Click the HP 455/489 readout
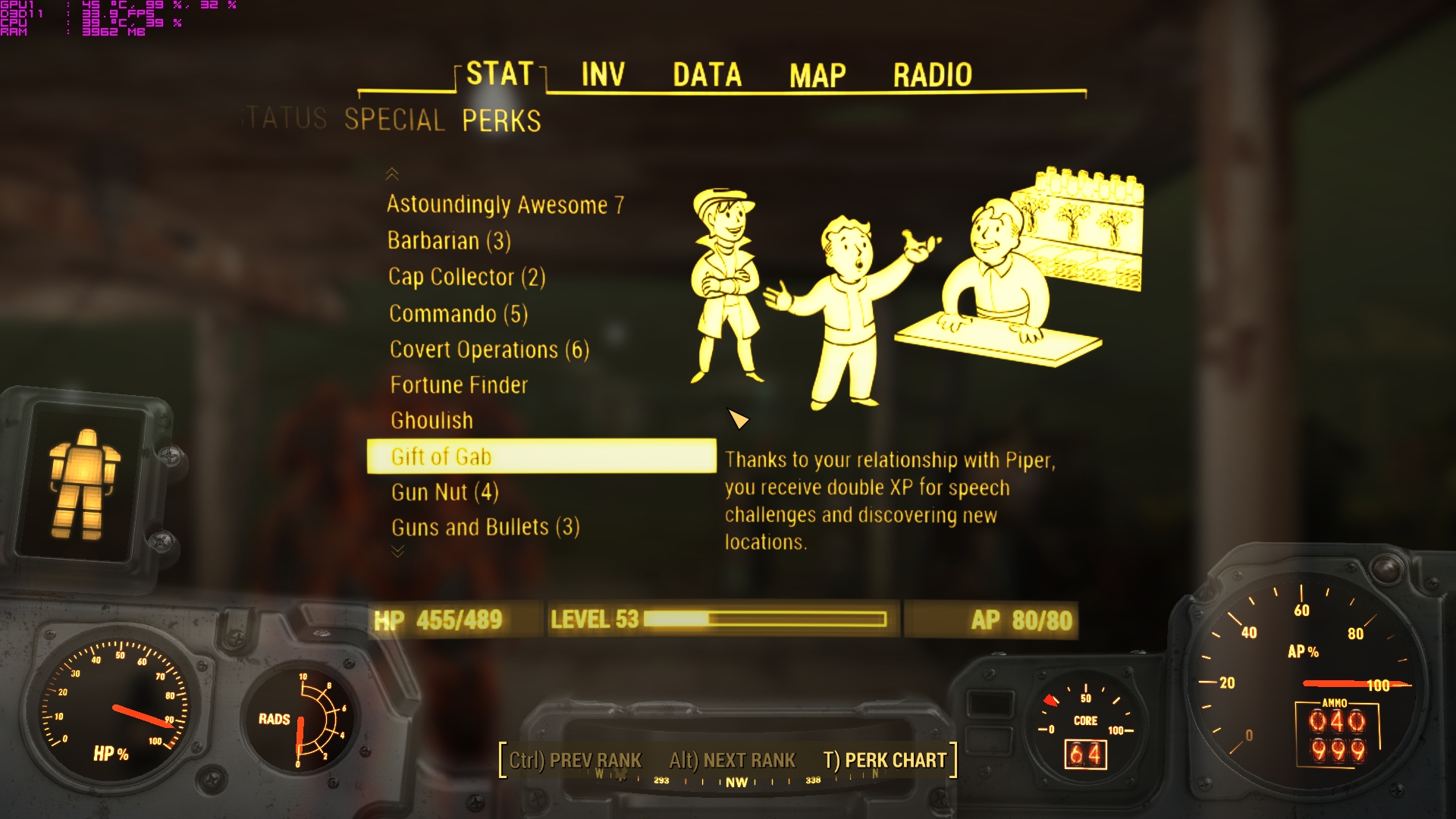This screenshot has height=819, width=1456. 438,620
